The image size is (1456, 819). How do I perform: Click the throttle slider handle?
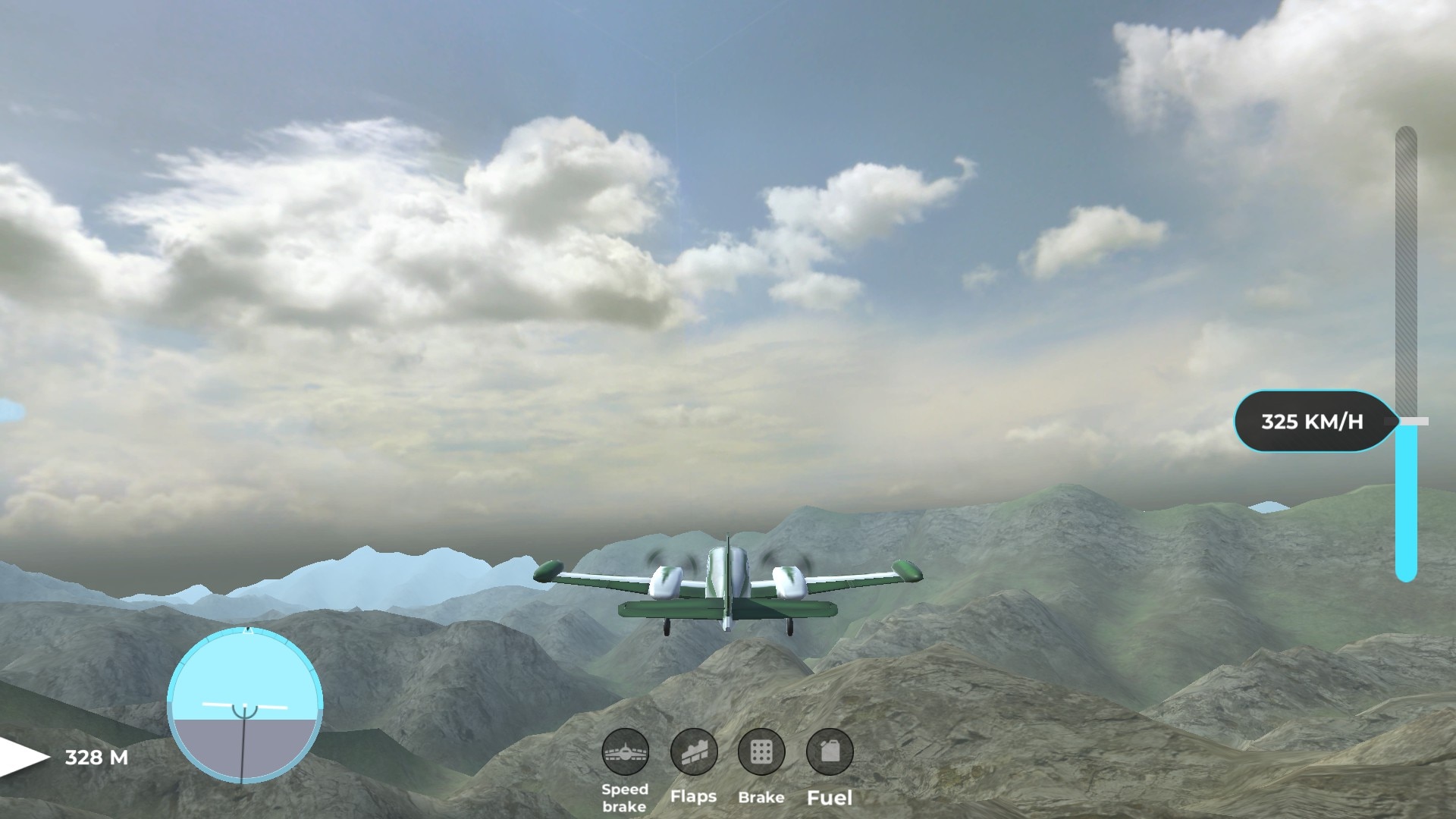tap(1408, 421)
